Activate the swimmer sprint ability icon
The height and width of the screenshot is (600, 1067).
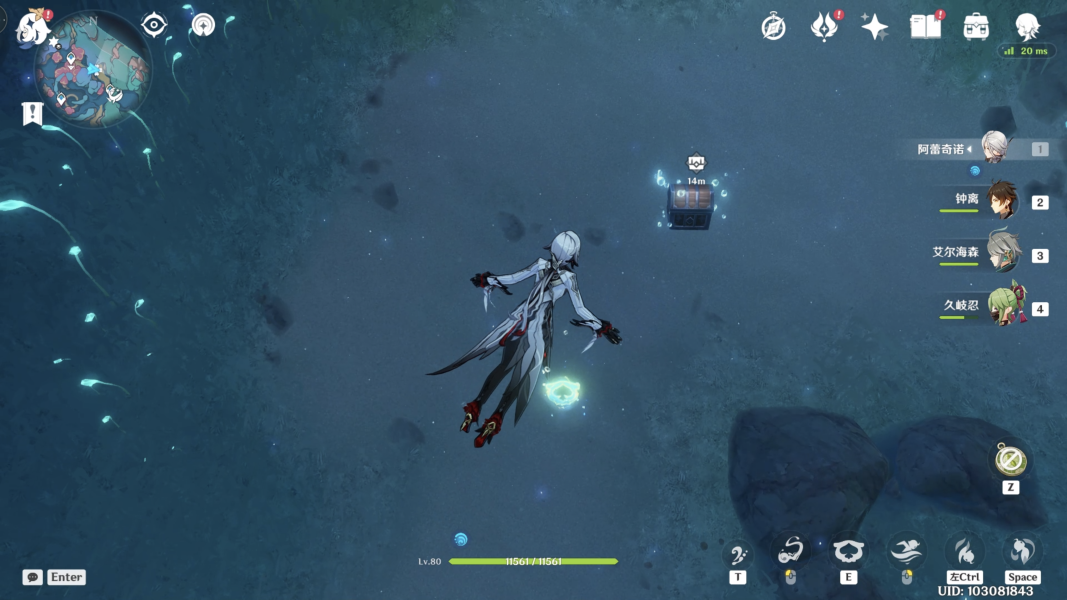(906, 551)
